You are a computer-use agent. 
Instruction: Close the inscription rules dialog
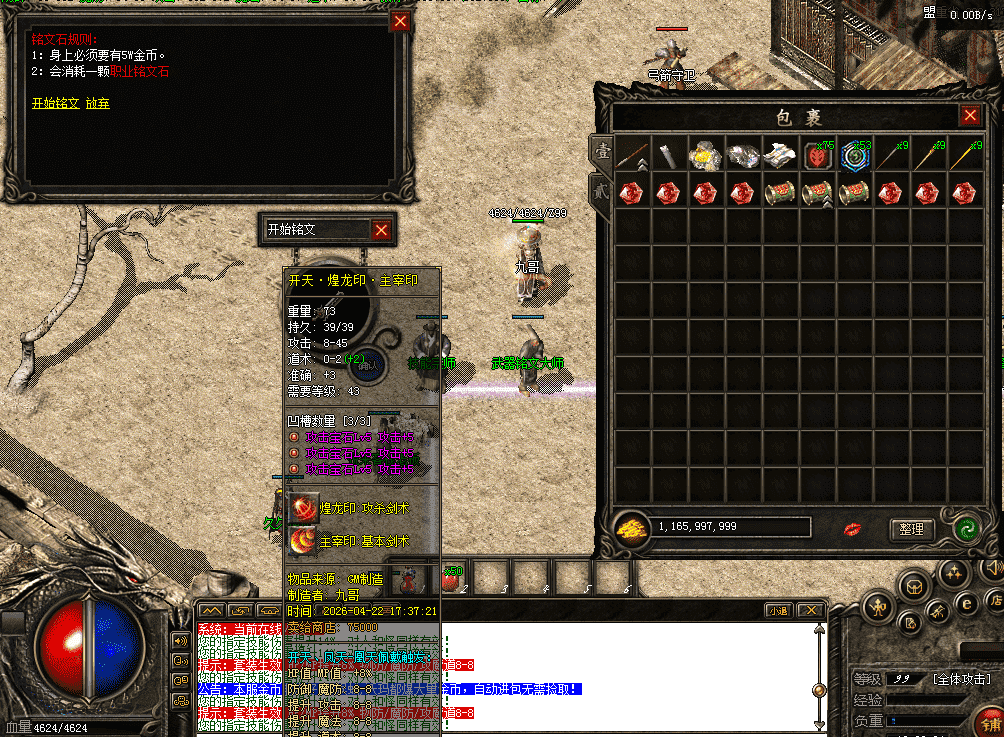click(x=400, y=22)
